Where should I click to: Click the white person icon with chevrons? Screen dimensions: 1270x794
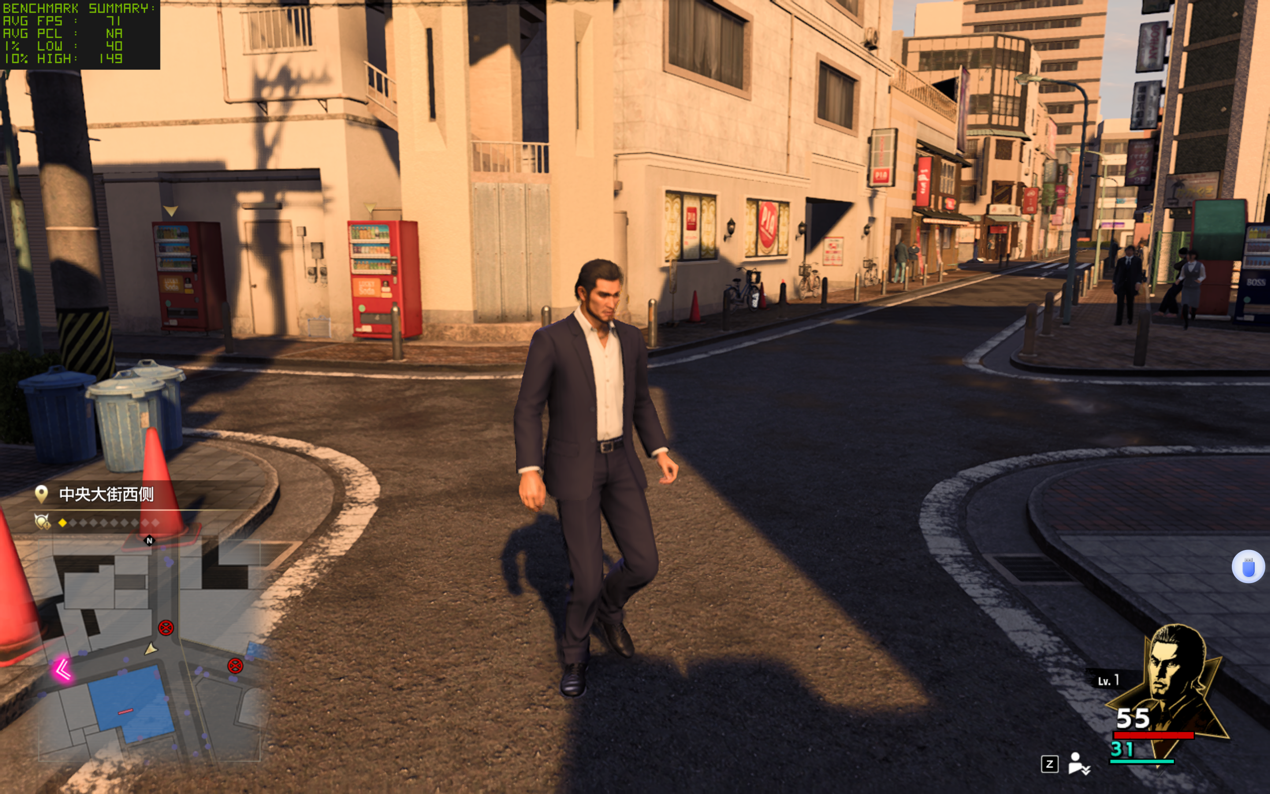[x=1078, y=764]
